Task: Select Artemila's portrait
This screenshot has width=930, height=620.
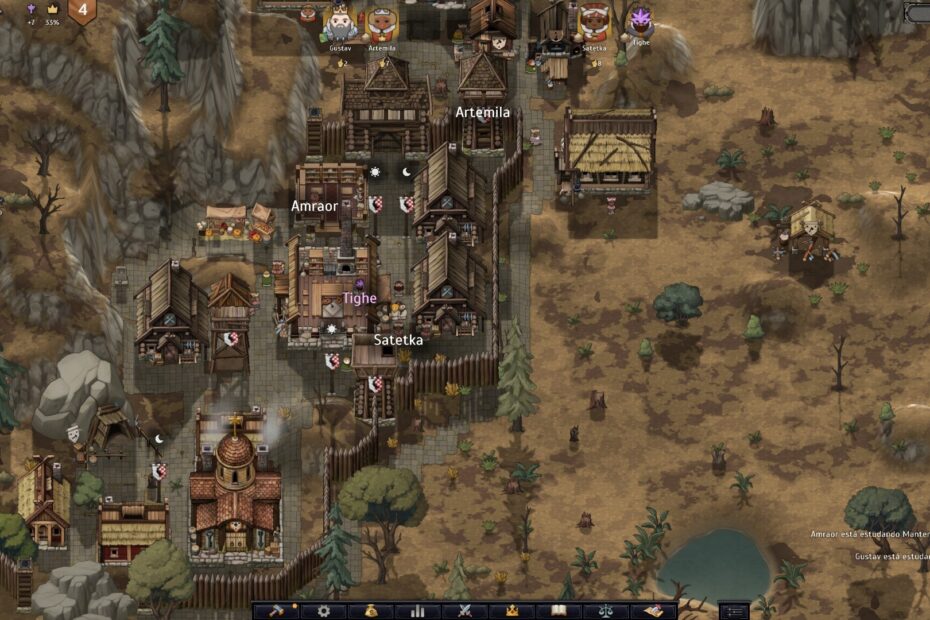Action: tap(381, 22)
